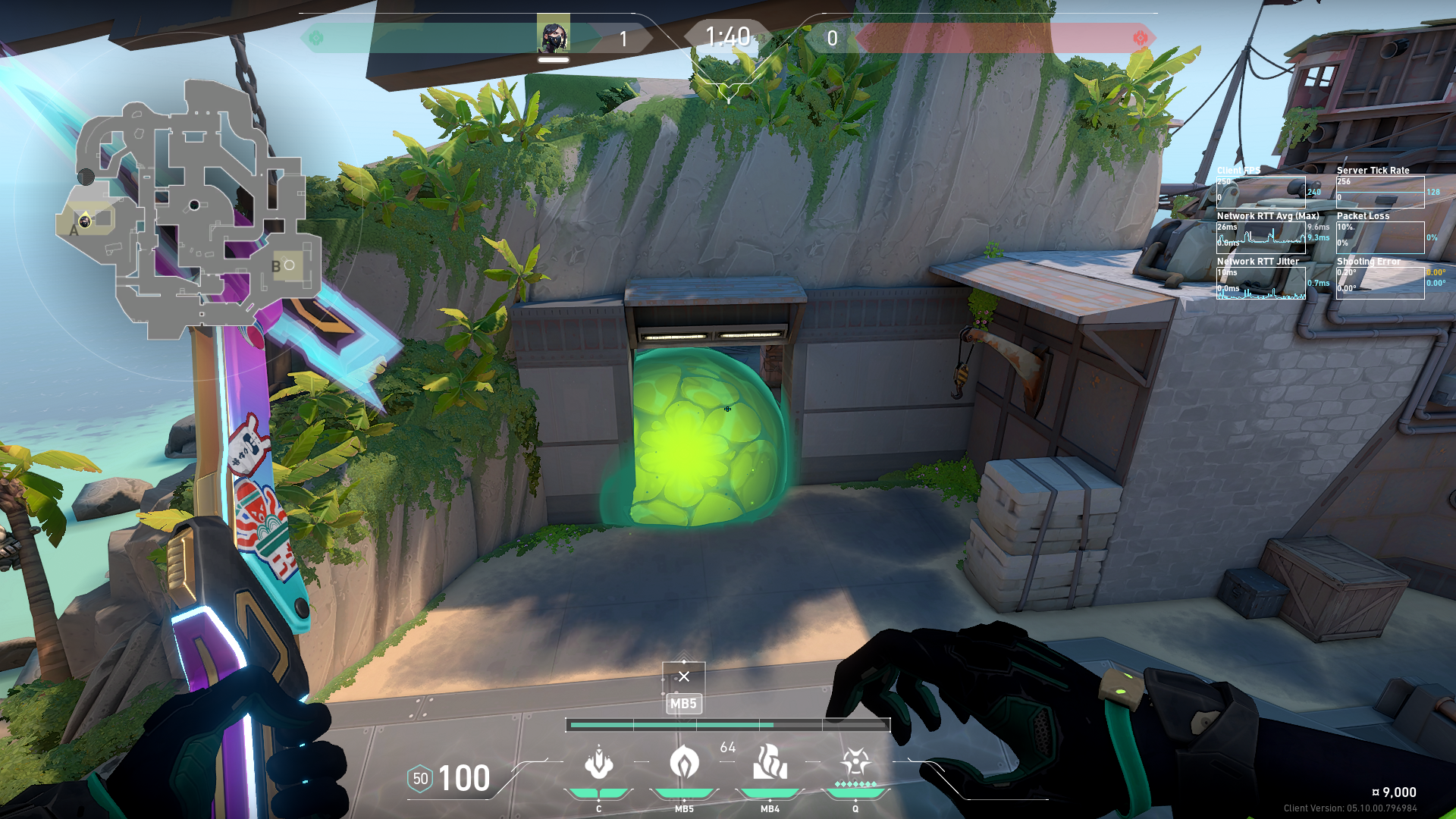This screenshot has width=1456, height=819.
Task: Activate the Toxic Screen ability icon
Action: pyautogui.click(x=770, y=763)
